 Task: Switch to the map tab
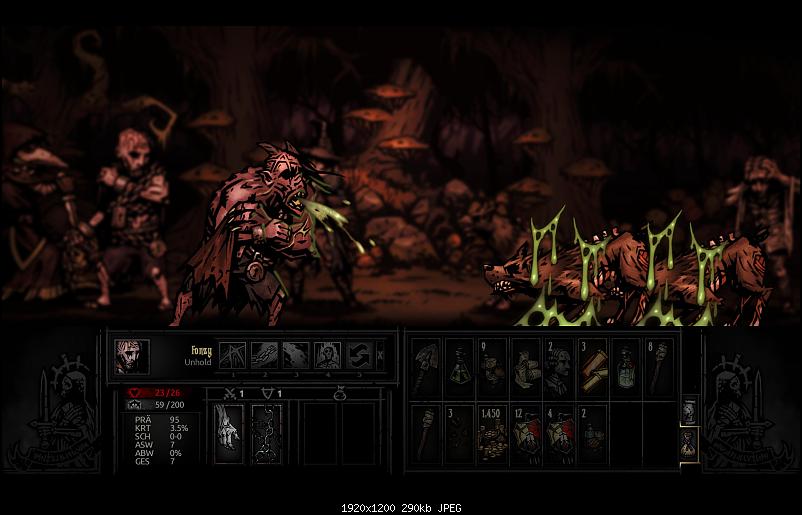tap(690, 408)
